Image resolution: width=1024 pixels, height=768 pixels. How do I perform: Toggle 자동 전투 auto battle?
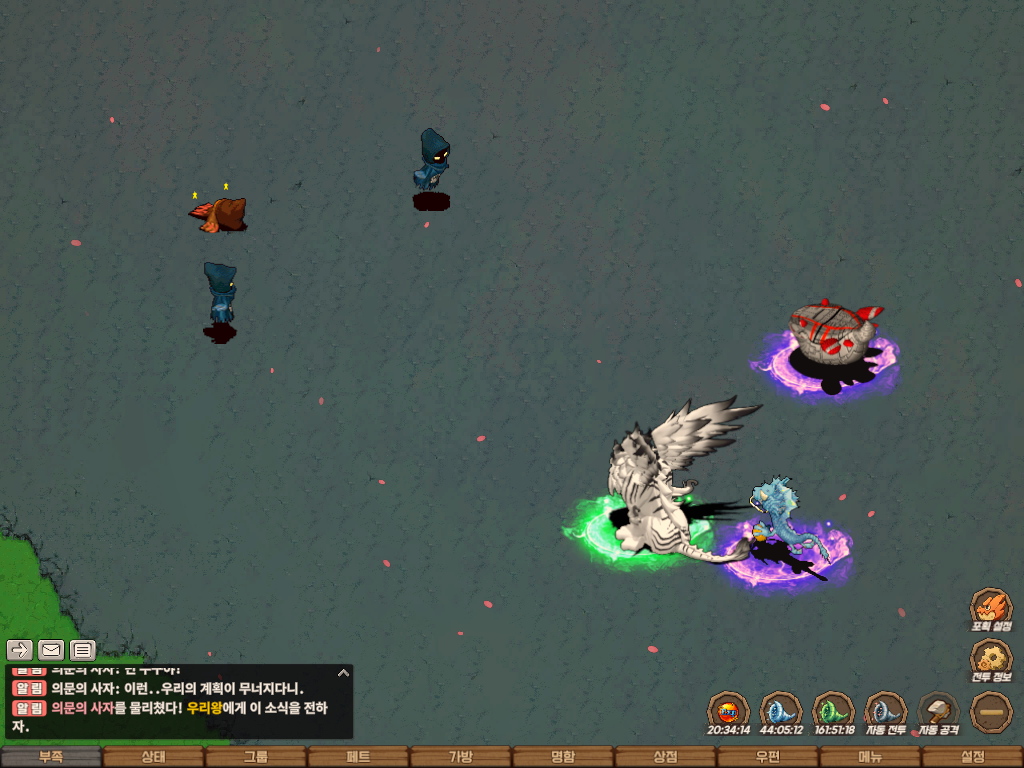[885, 711]
